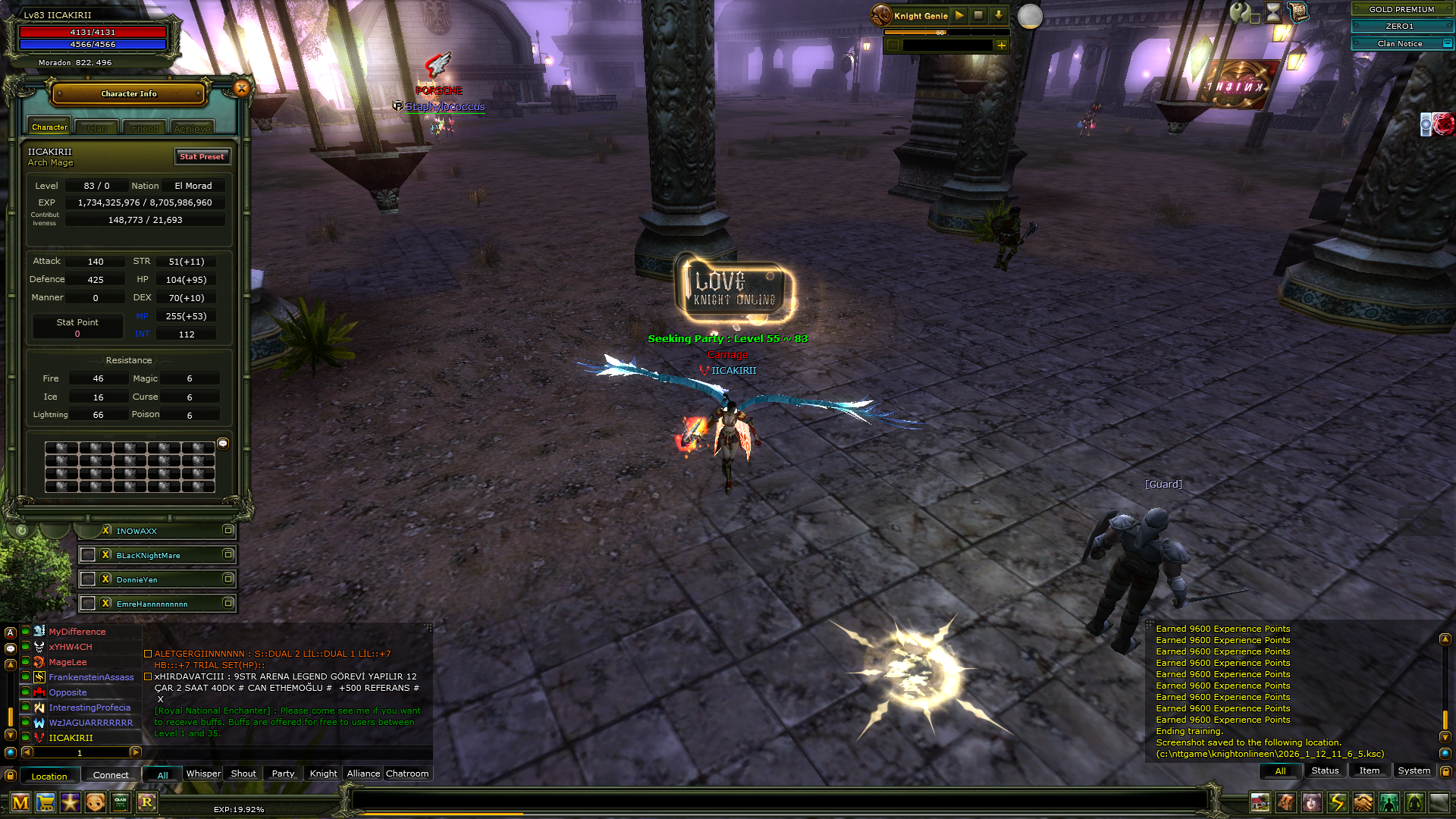1456x819 pixels.
Task: Filter the log to Item messages
Action: (x=1369, y=770)
